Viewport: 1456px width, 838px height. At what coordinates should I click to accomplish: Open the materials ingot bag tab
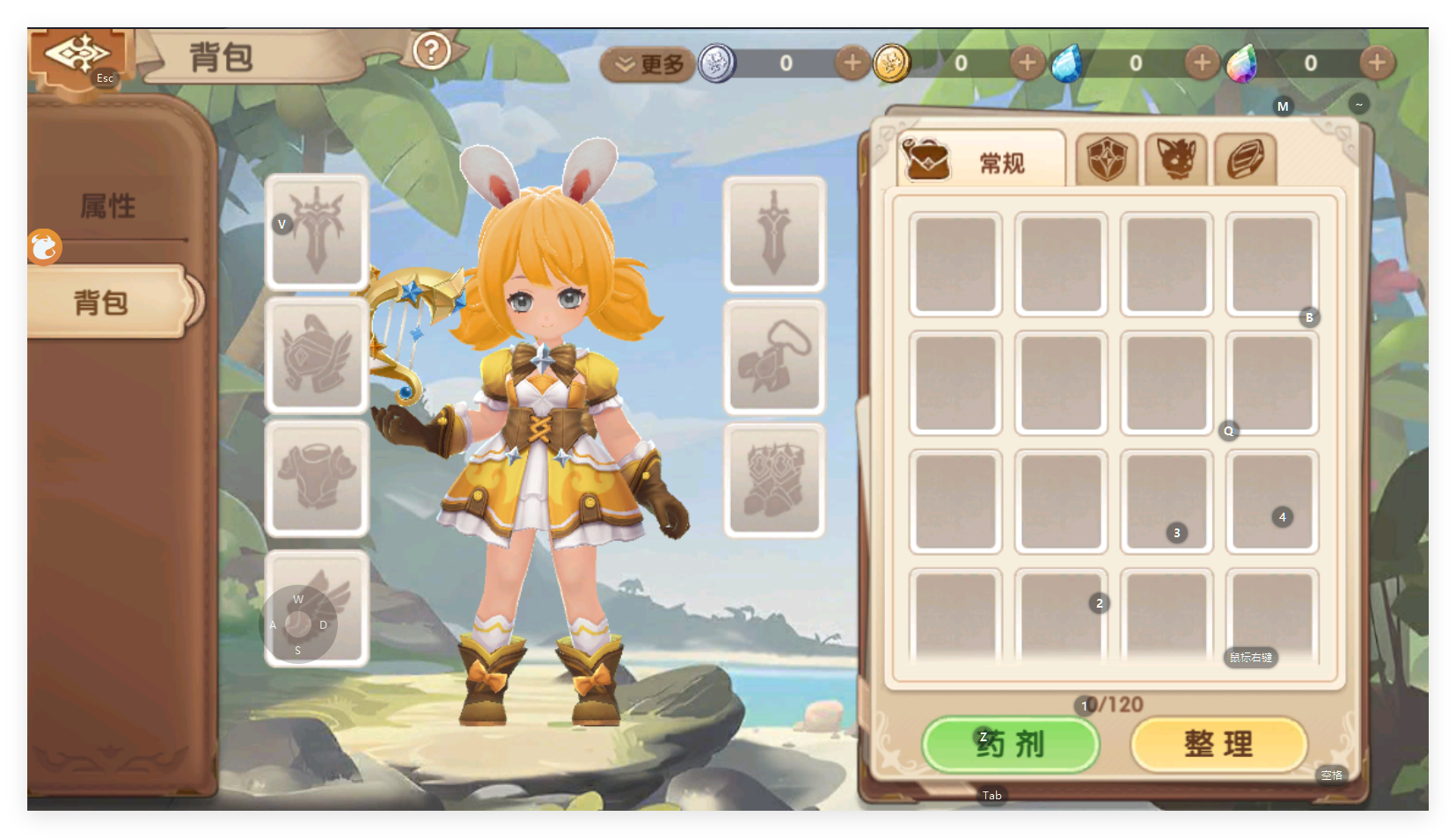pyautogui.click(x=1245, y=160)
